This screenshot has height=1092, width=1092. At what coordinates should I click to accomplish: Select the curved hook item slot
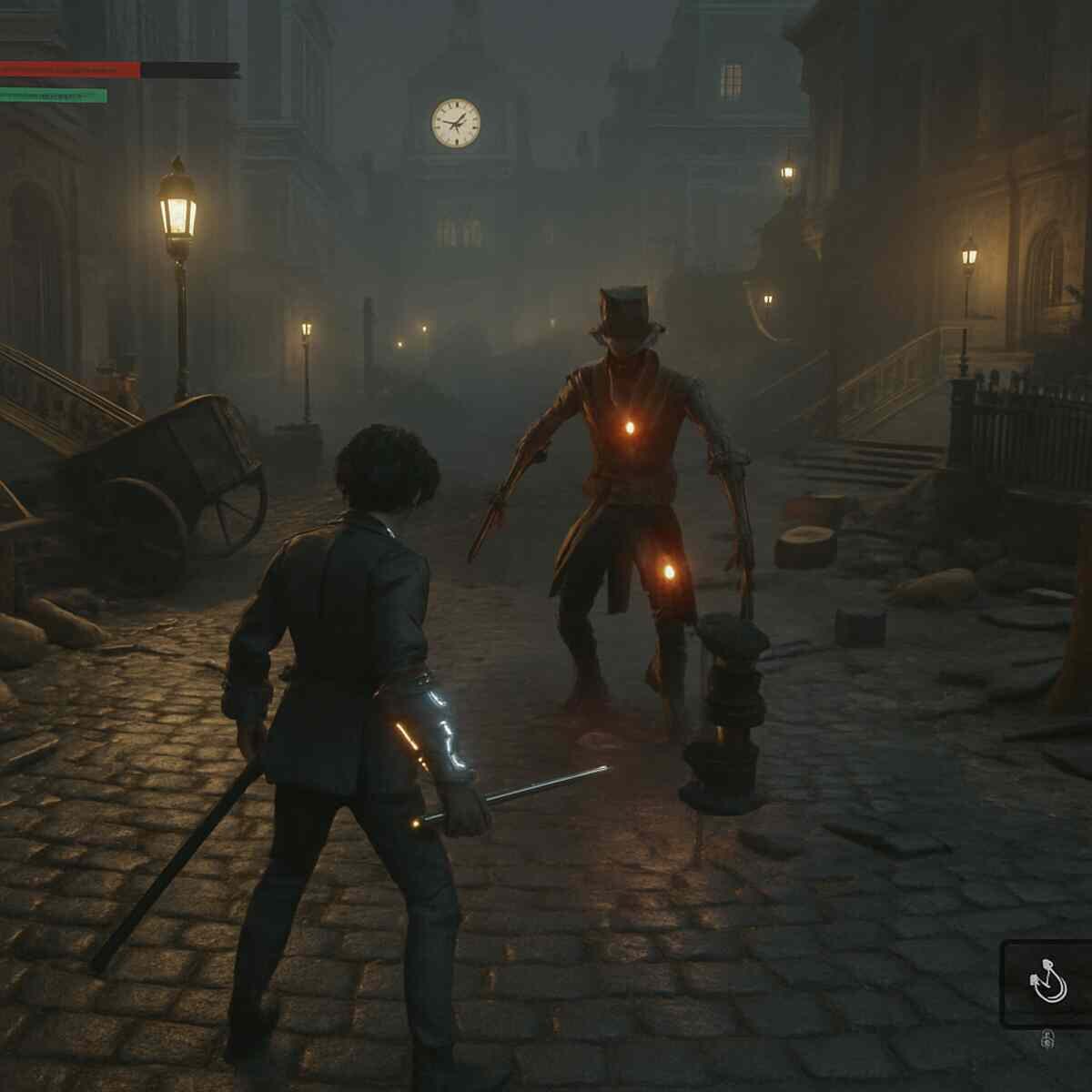pyautogui.click(x=1047, y=985)
